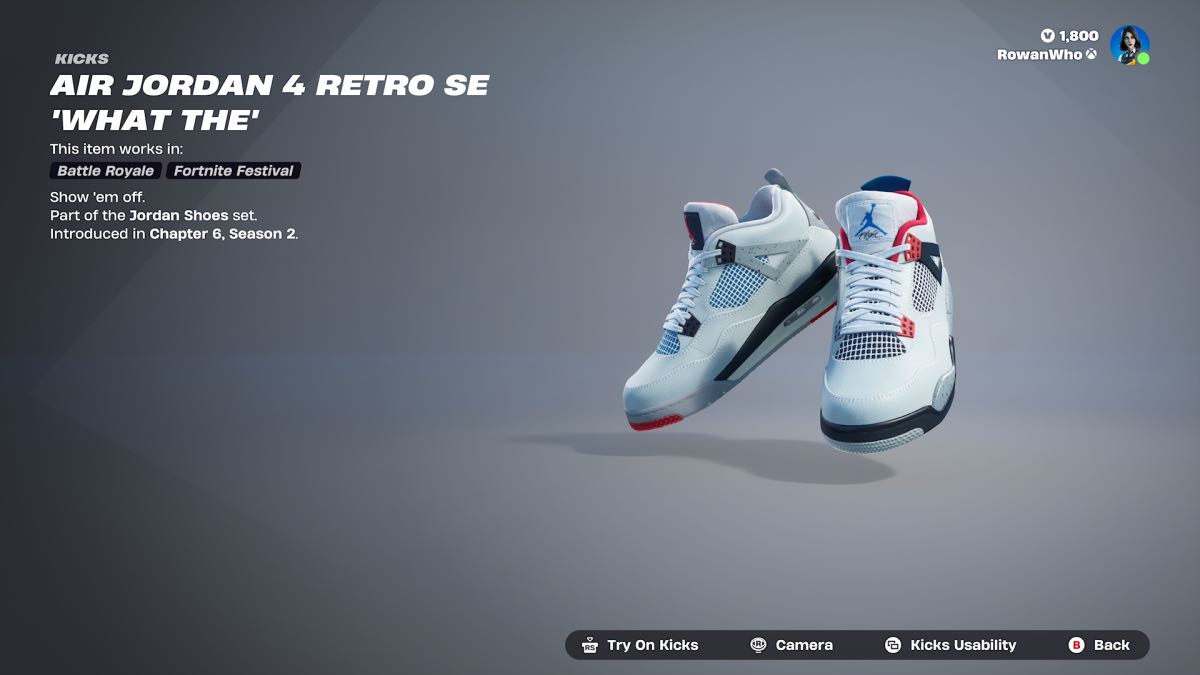The image size is (1200, 675).
Task: Select the Battle Royale mode tag
Action: [x=105, y=171]
